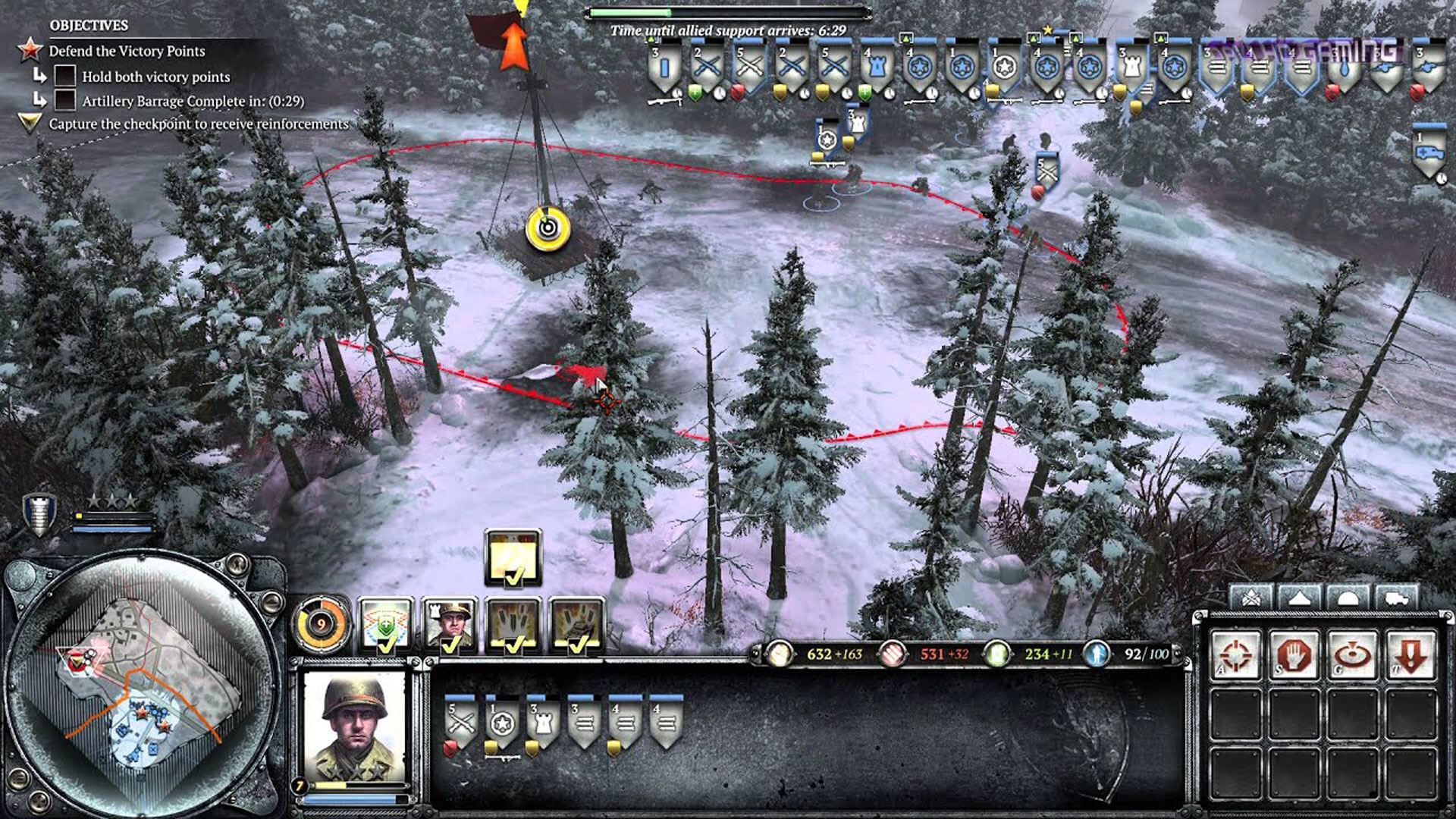
Task: Switch to the vehicle truck filter tab
Action: pyautogui.click(x=1396, y=598)
